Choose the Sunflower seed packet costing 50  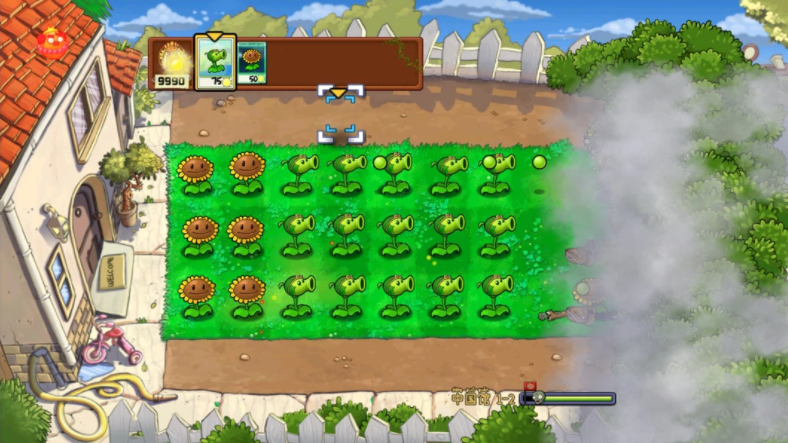coord(251,63)
